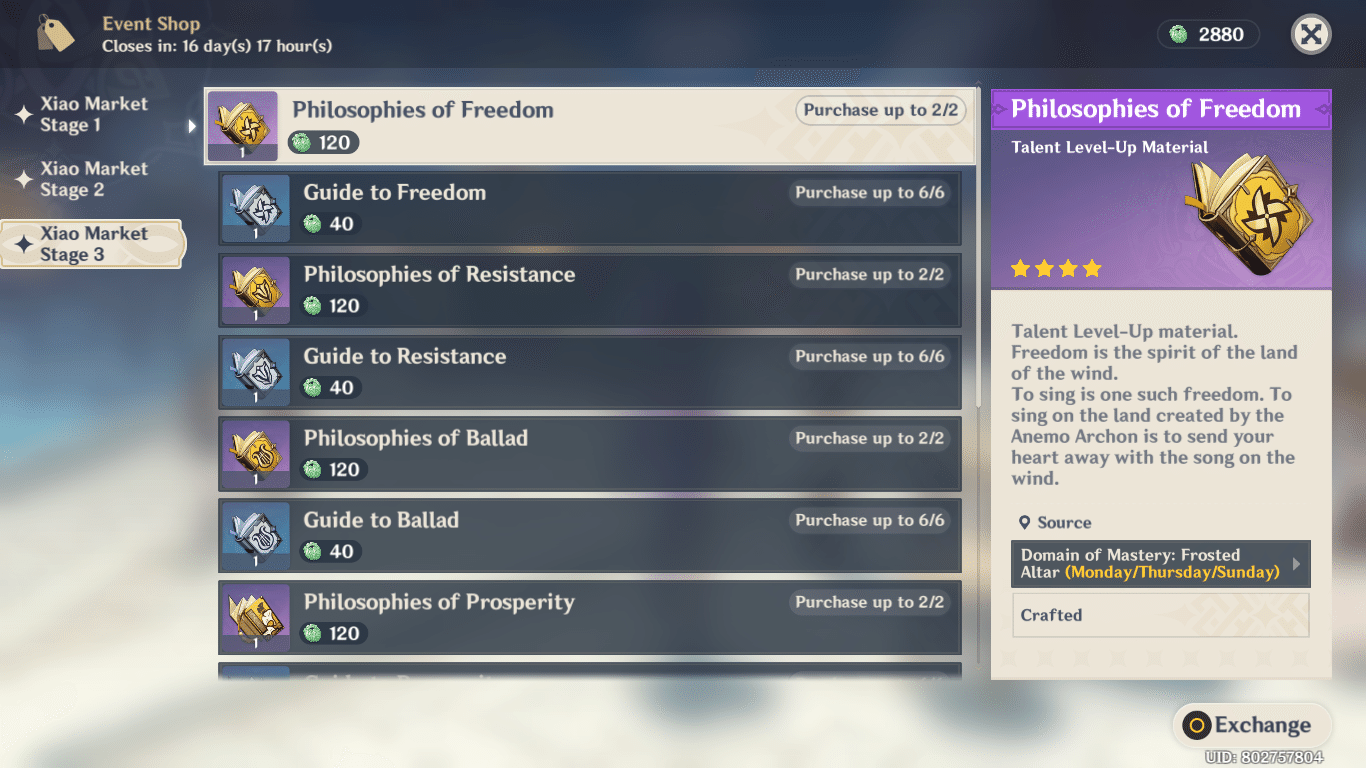Click the Philosophies of Resistance gold book icon

(255, 290)
